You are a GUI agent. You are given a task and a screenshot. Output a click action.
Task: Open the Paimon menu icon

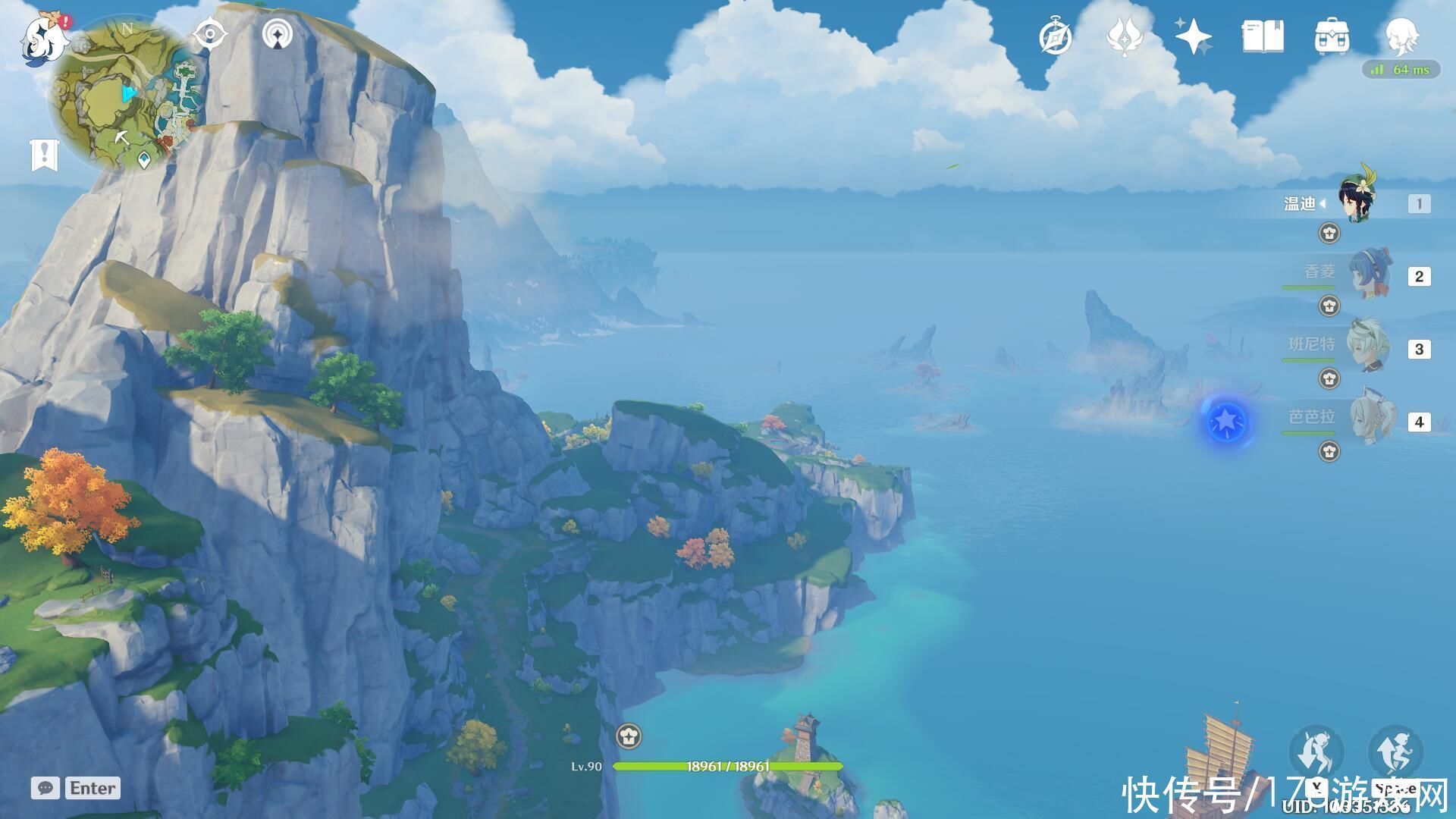[x=42, y=39]
